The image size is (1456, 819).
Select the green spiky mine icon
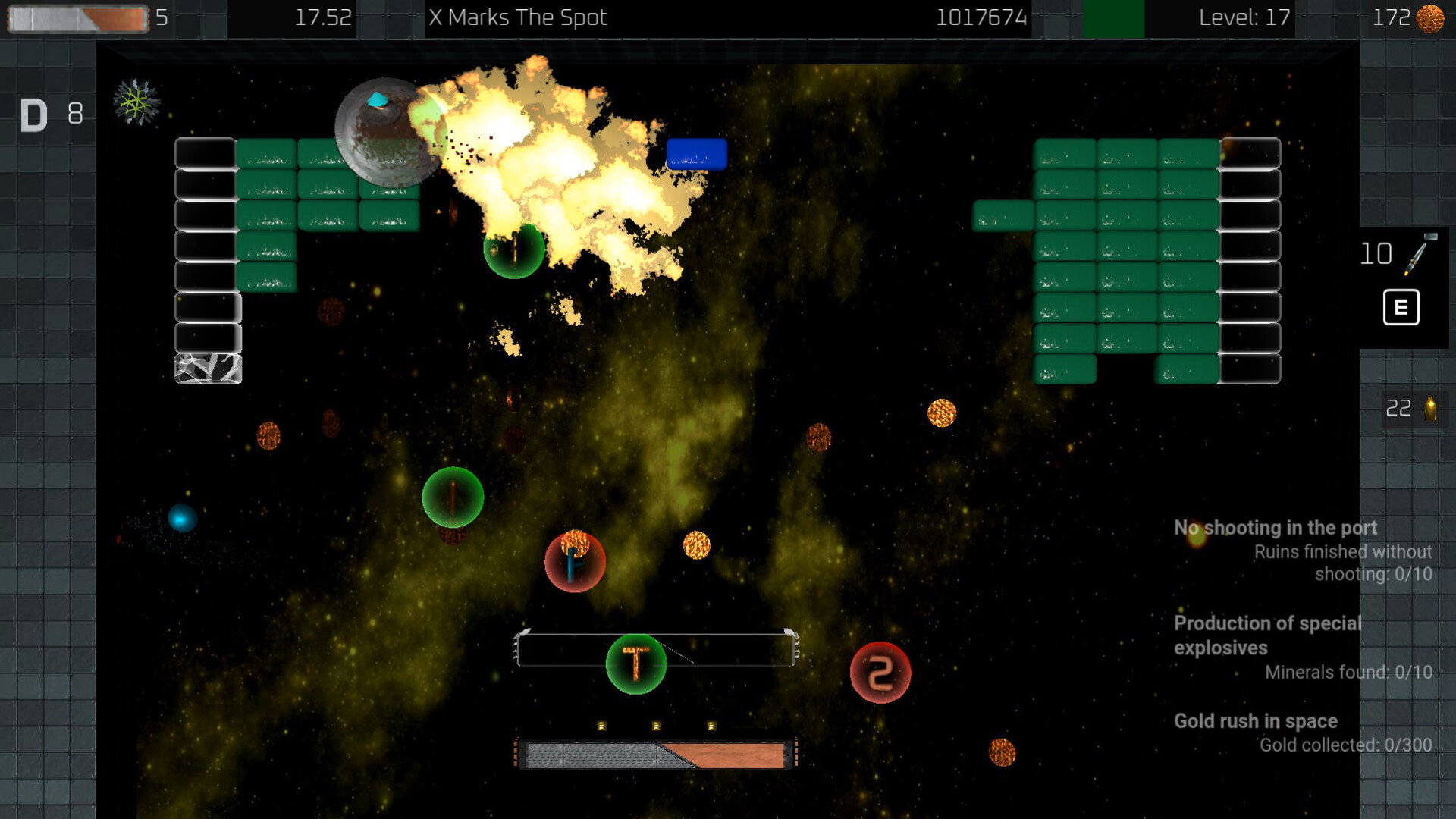point(136,102)
